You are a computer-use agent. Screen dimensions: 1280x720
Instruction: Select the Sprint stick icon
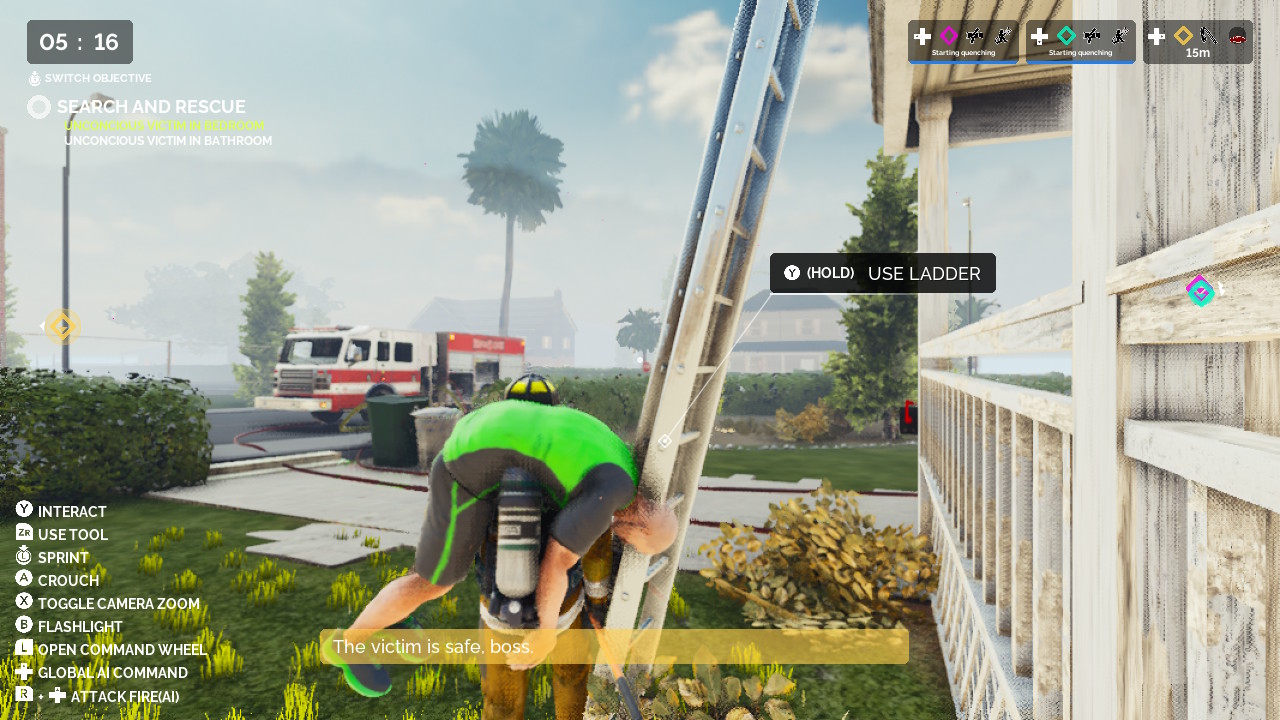pos(22,557)
